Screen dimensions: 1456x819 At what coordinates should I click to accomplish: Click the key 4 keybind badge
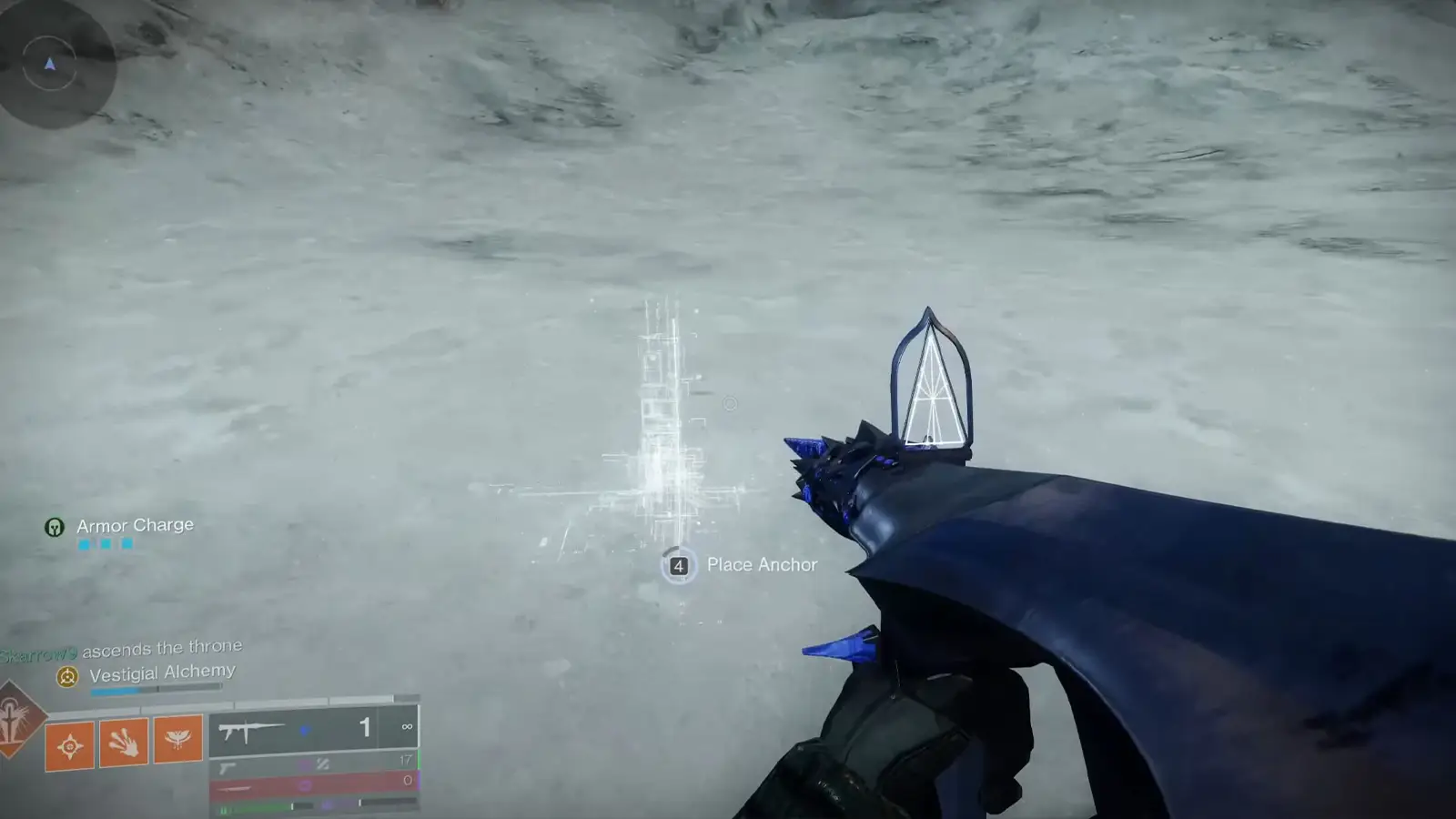point(677,565)
